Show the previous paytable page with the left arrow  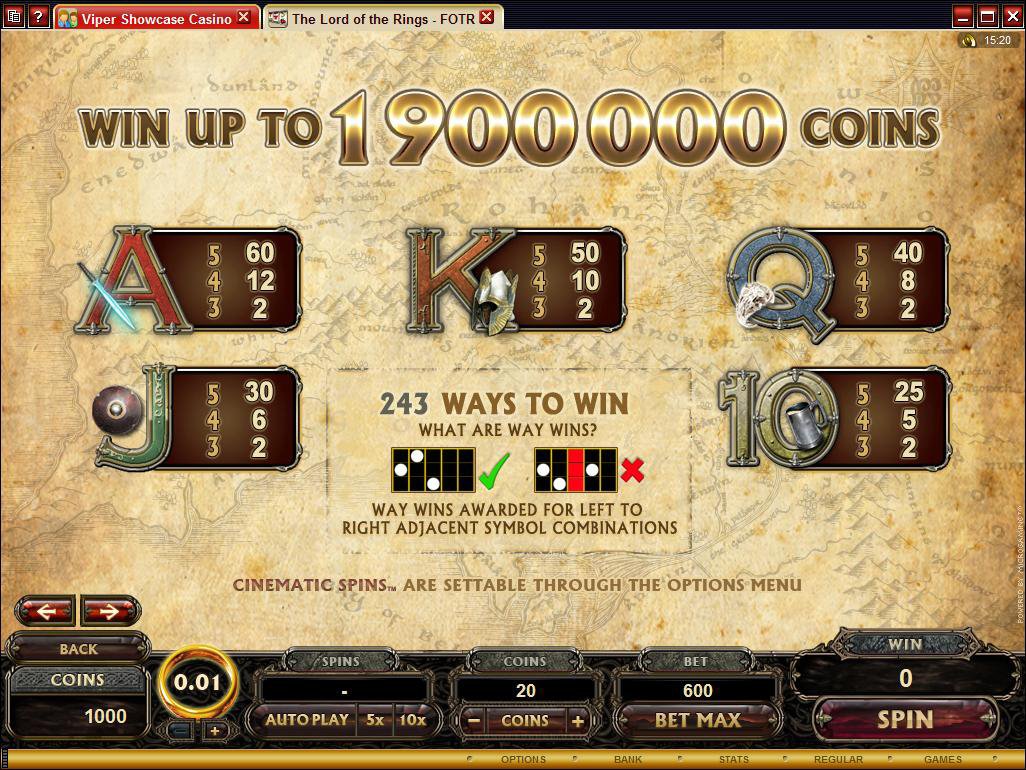46,610
